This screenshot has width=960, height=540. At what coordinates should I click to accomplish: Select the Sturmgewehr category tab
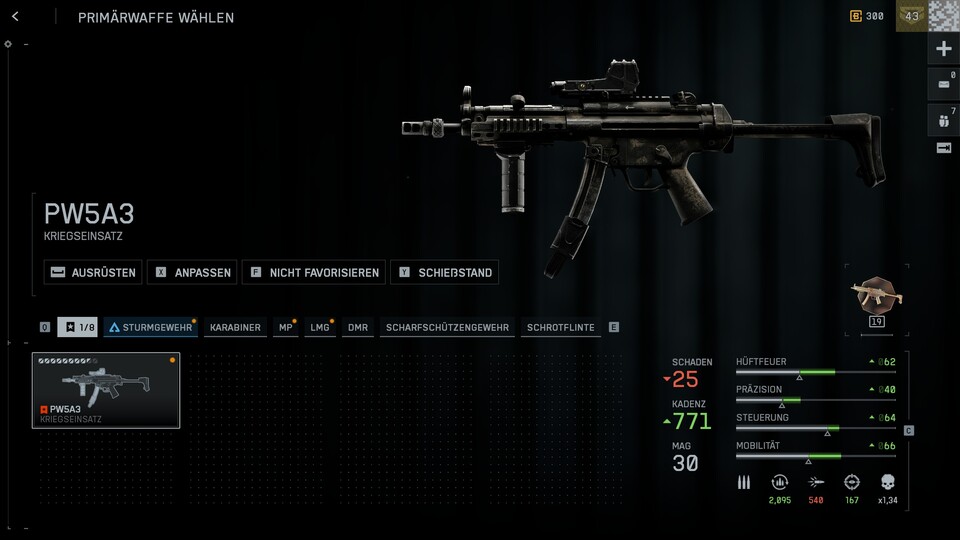[x=150, y=327]
